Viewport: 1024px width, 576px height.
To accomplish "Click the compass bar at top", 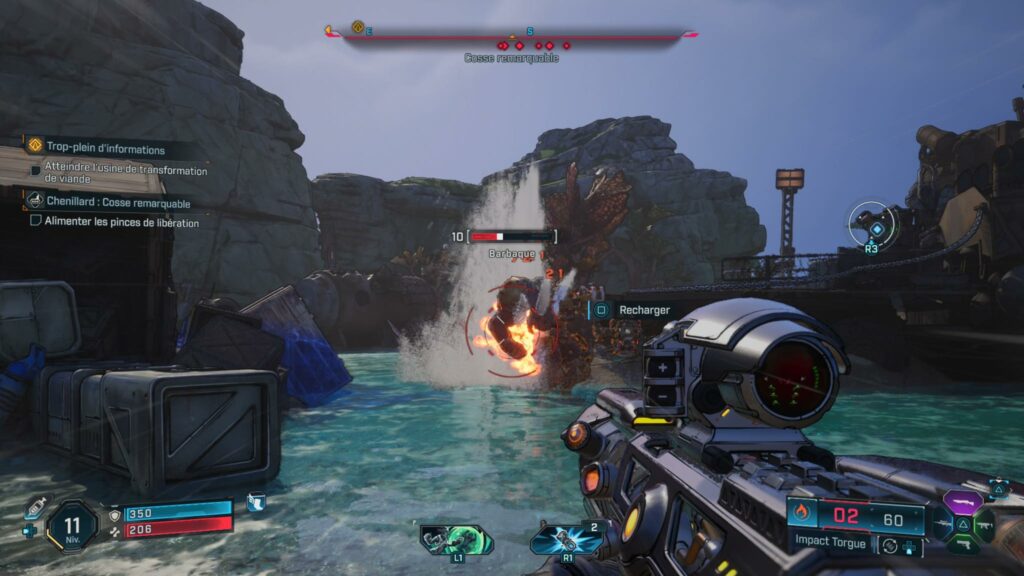I will point(511,35).
